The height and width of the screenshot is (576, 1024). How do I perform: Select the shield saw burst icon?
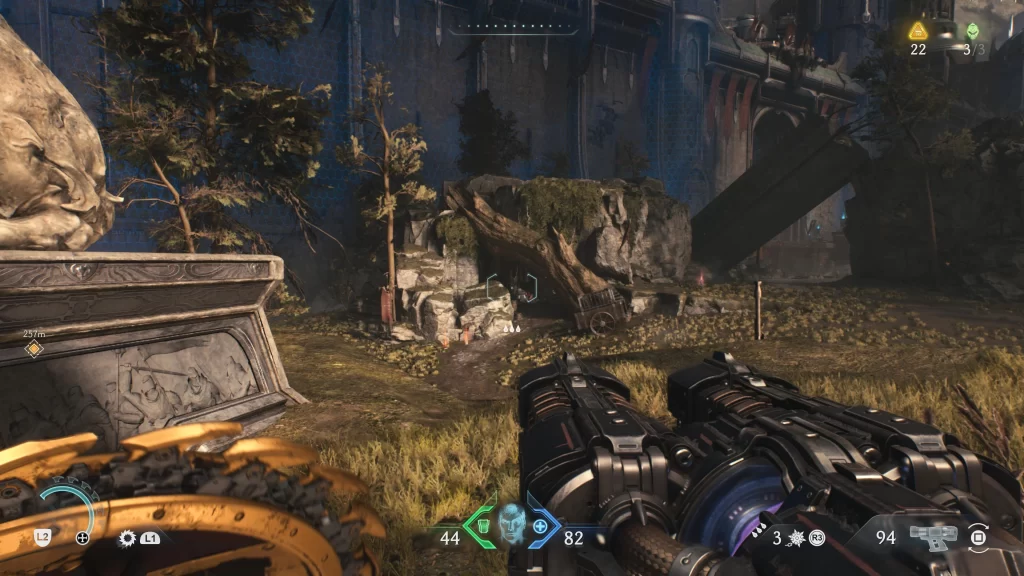[x=127, y=538]
